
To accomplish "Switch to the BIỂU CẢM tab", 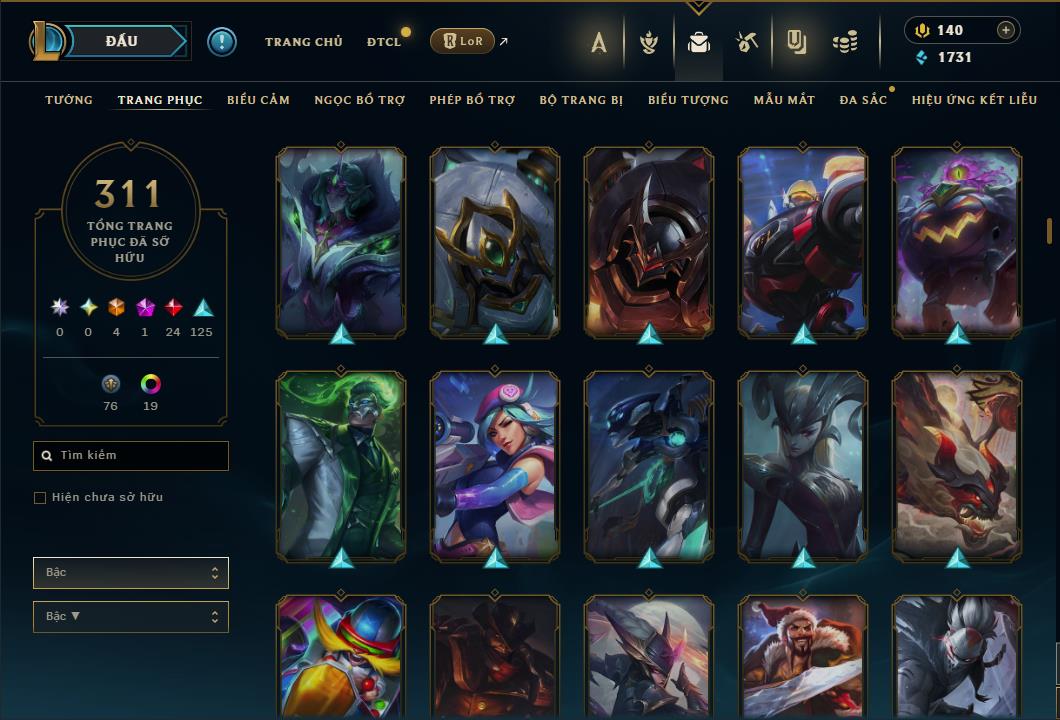I will click(x=258, y=100).
